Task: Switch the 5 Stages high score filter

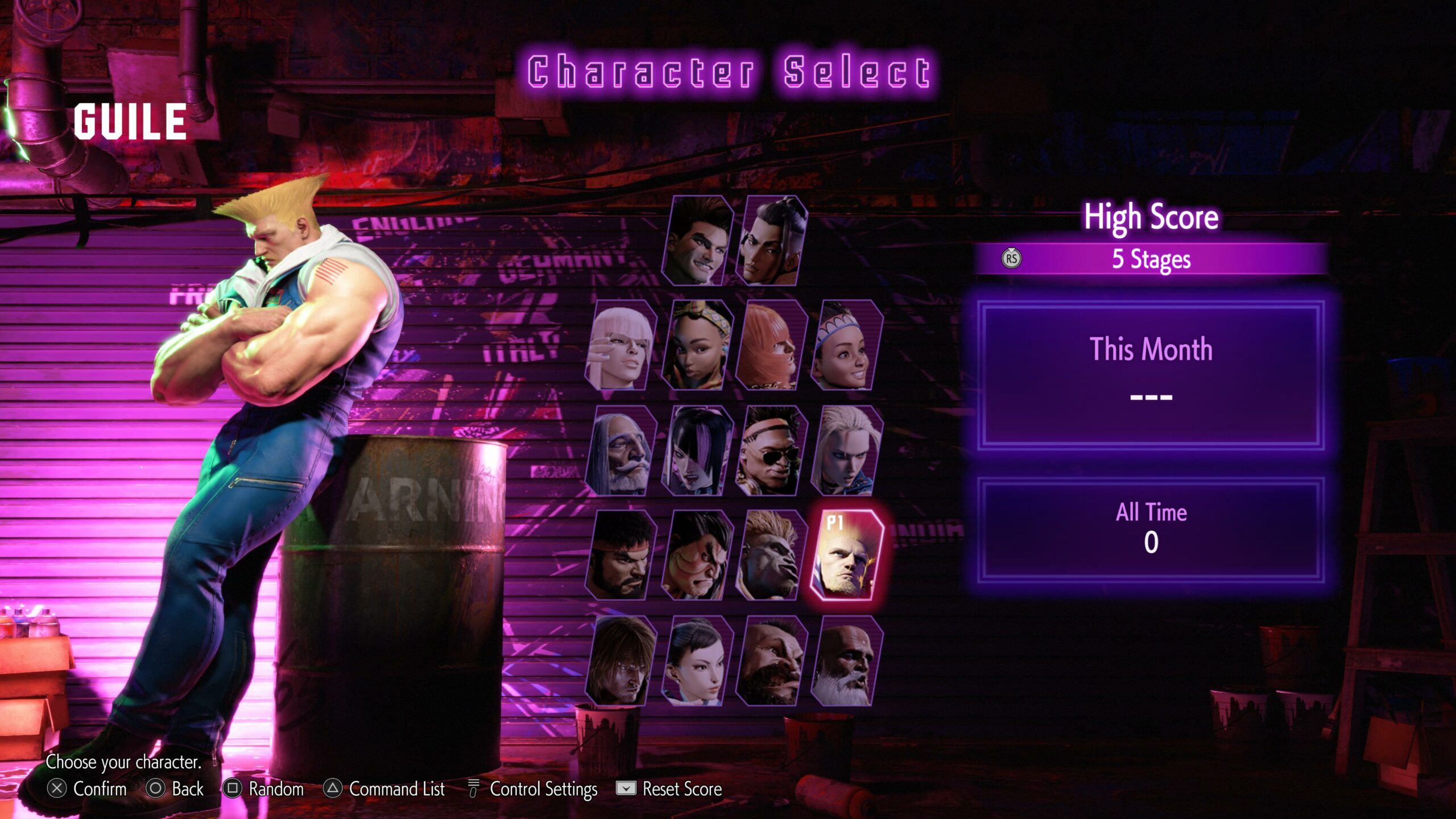Action: pyautogui.click(x=1150, y=259)
